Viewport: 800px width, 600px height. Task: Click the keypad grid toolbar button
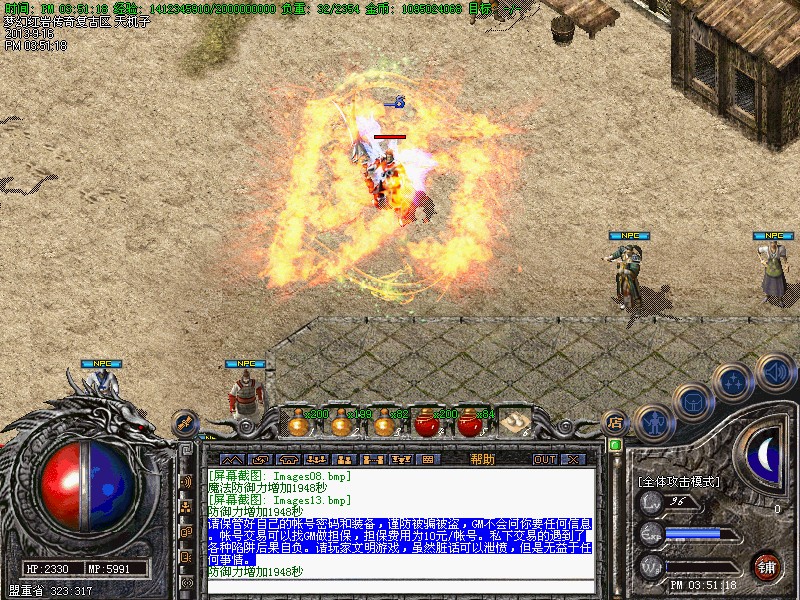[x=428, y=459]
